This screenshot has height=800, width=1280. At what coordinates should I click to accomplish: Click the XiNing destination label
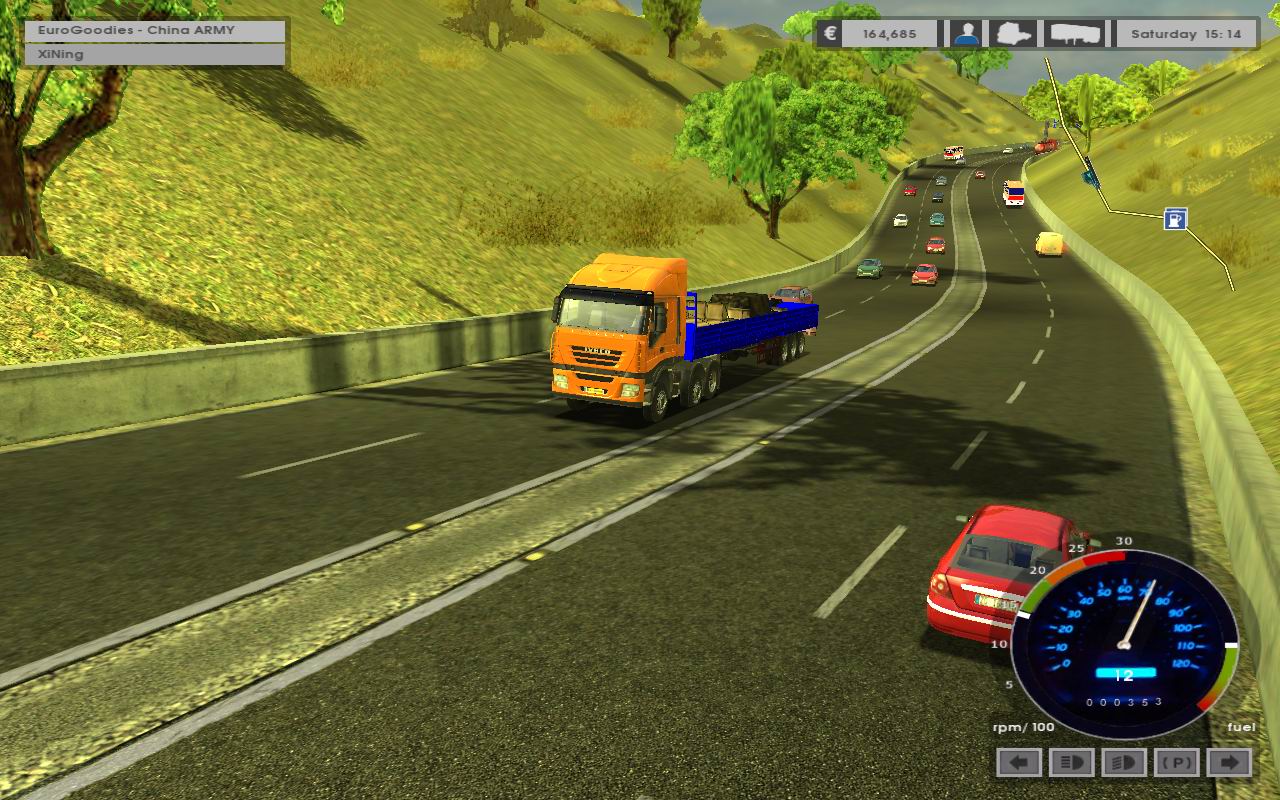click(156, 54)
